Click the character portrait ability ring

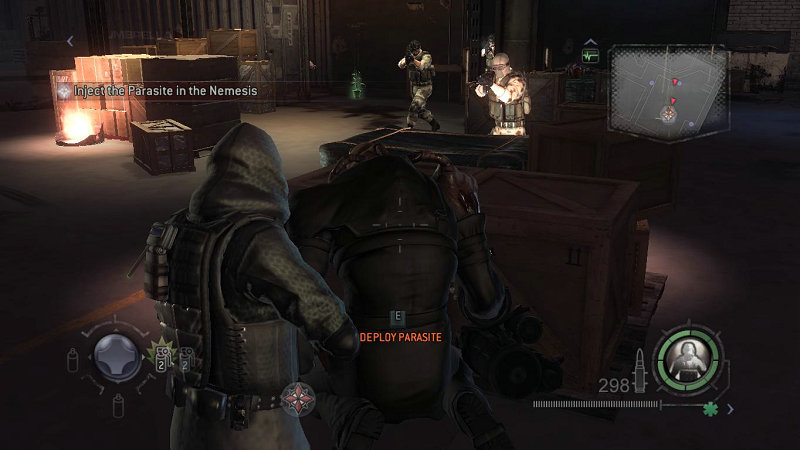pos(687,356)
